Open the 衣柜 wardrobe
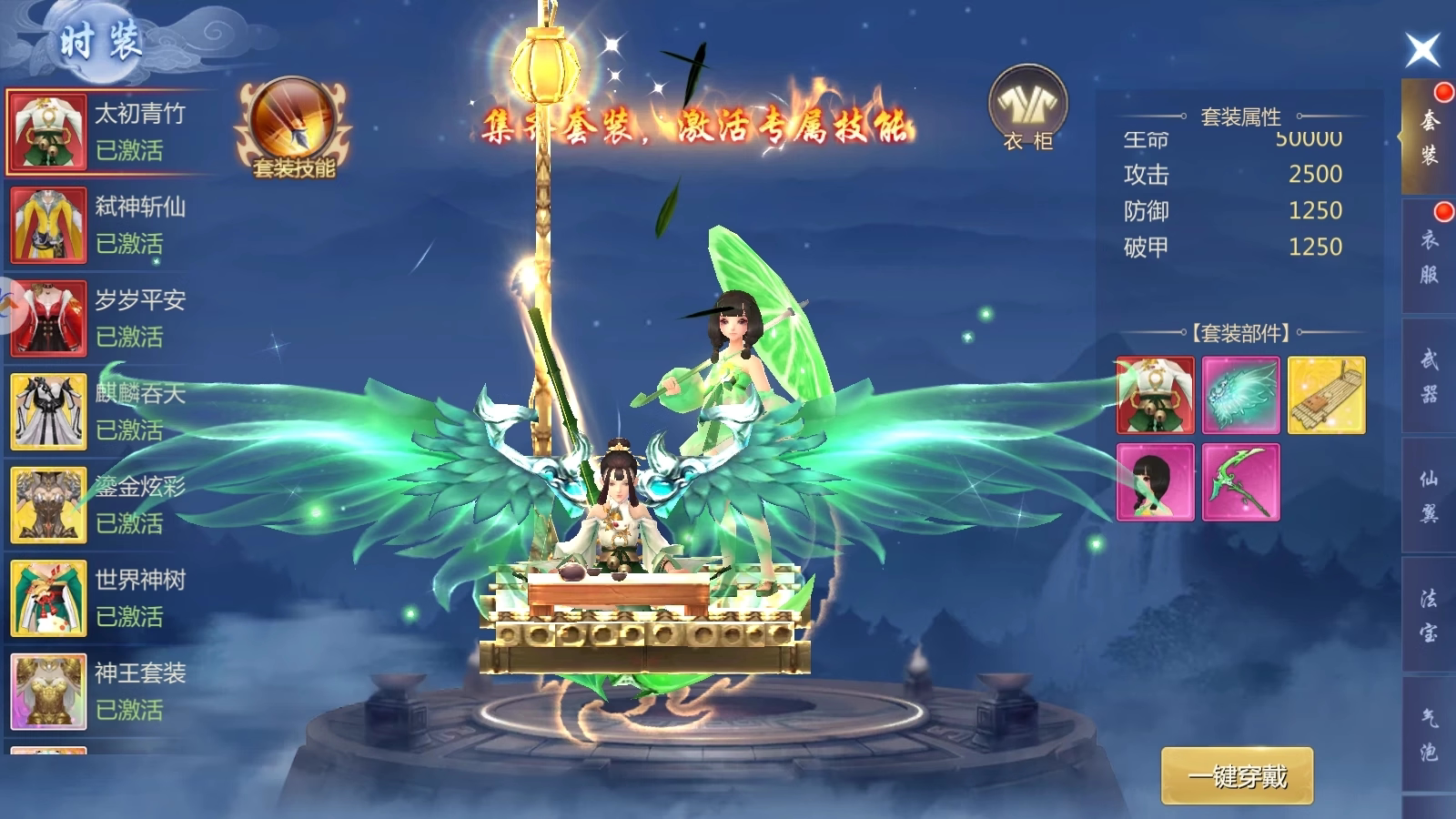The image size is (1456, 819). click(x=1027, y=109)
